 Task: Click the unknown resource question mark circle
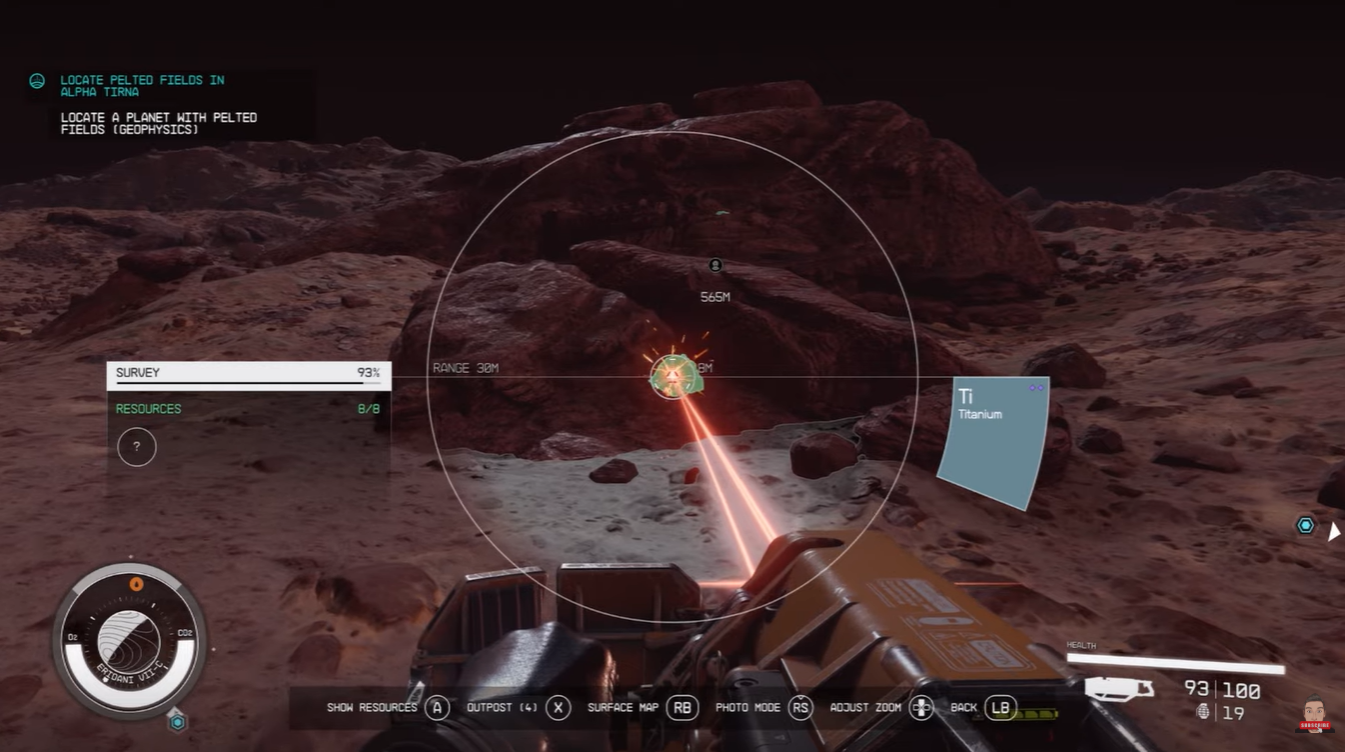tap(137, 447)
